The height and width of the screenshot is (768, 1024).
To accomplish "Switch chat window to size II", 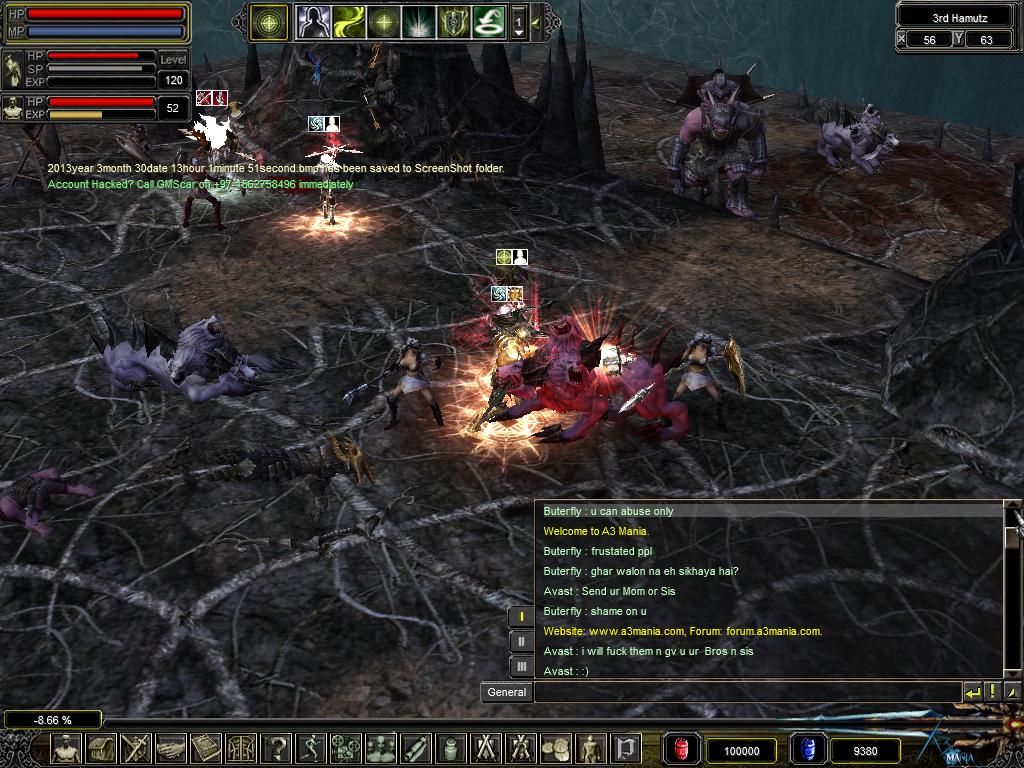I will pos(521,642).
